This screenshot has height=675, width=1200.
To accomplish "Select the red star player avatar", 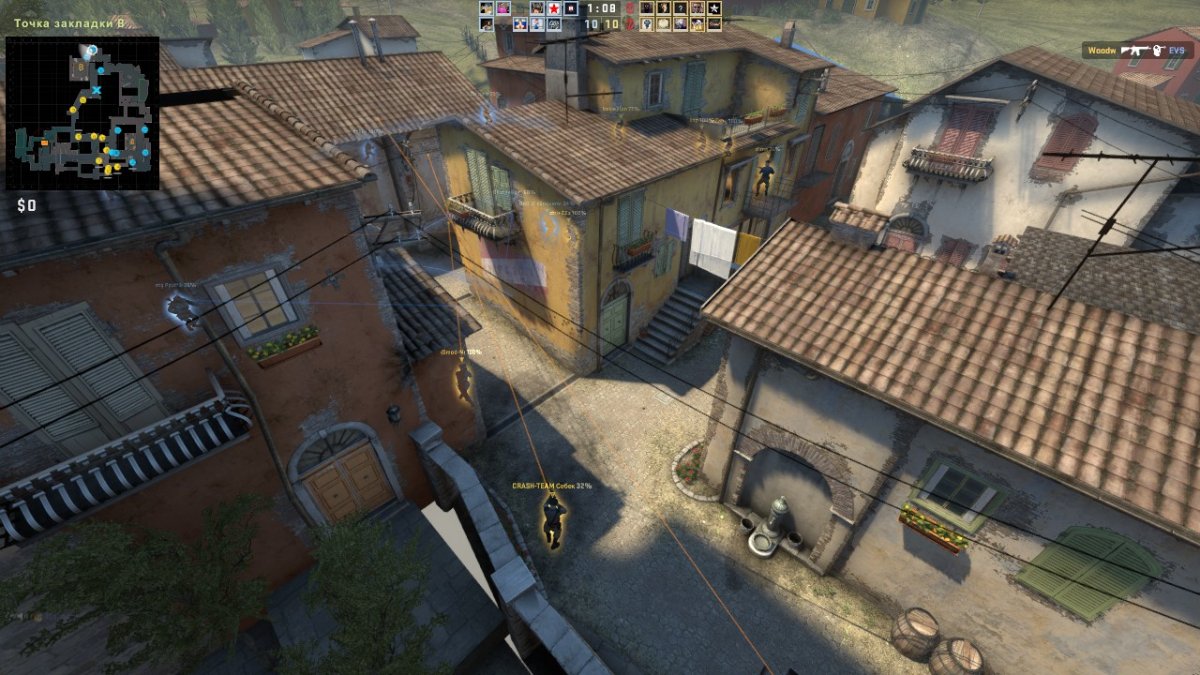I will 553,8.
